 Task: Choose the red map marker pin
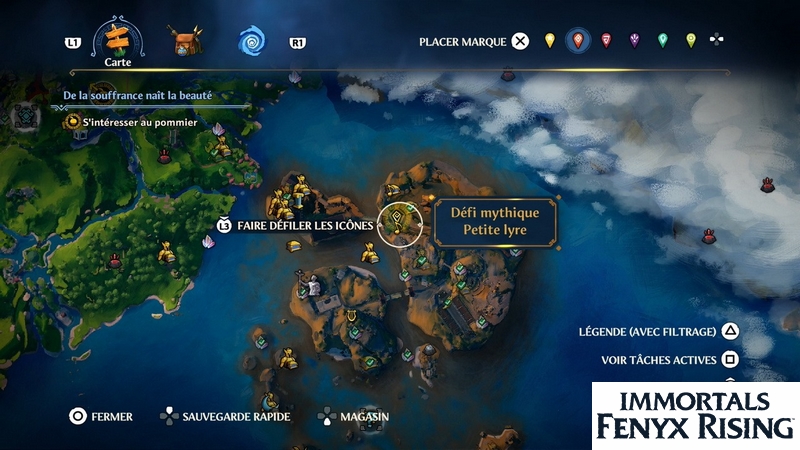pos(577,41)
